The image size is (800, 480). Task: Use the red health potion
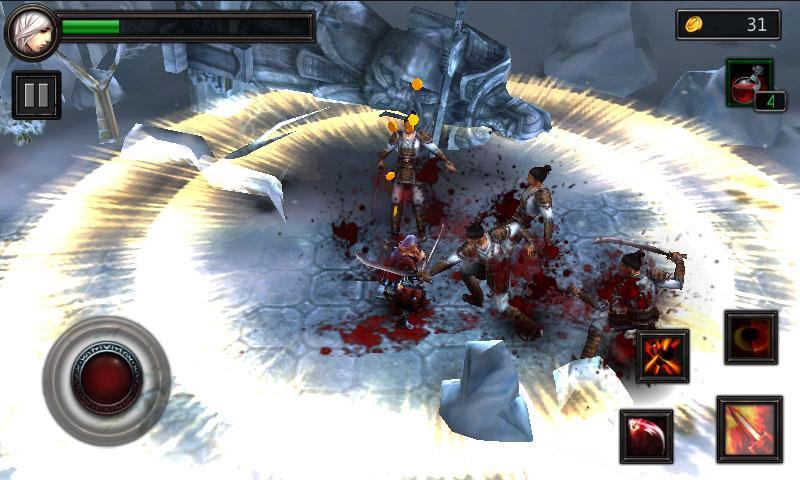749,84
